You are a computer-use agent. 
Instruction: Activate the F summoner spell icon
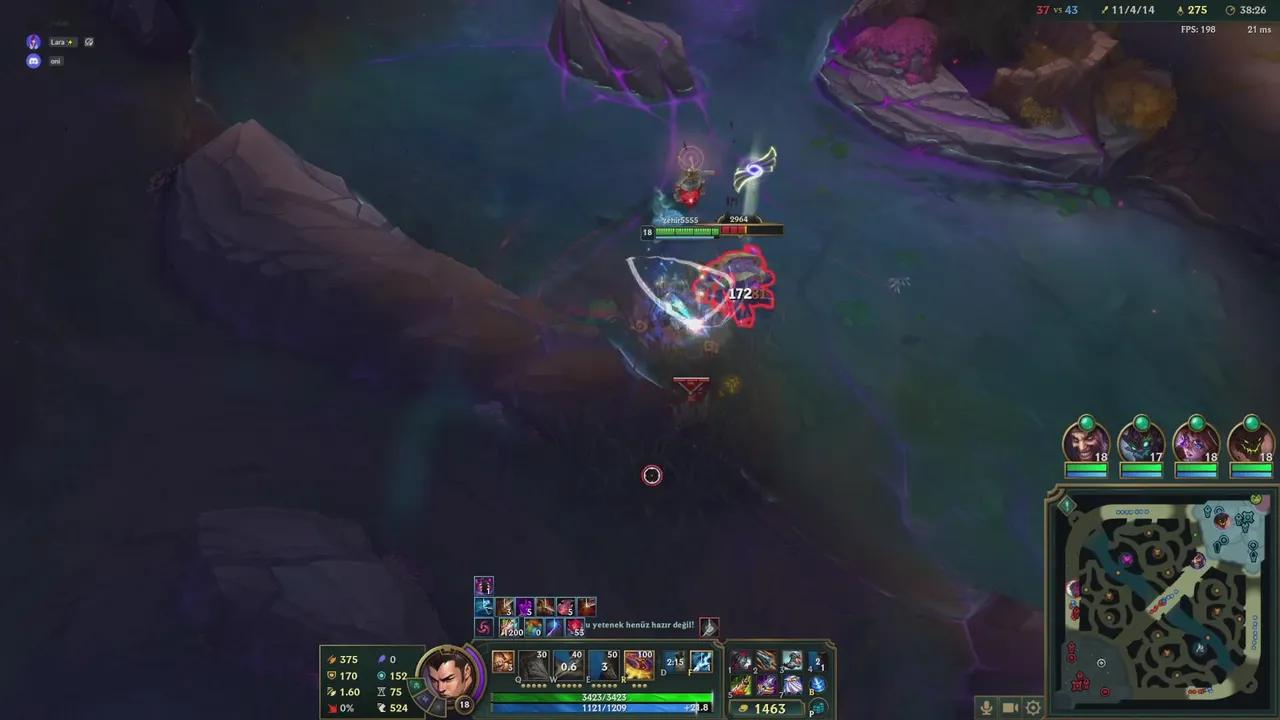click(x=701, y=661)
